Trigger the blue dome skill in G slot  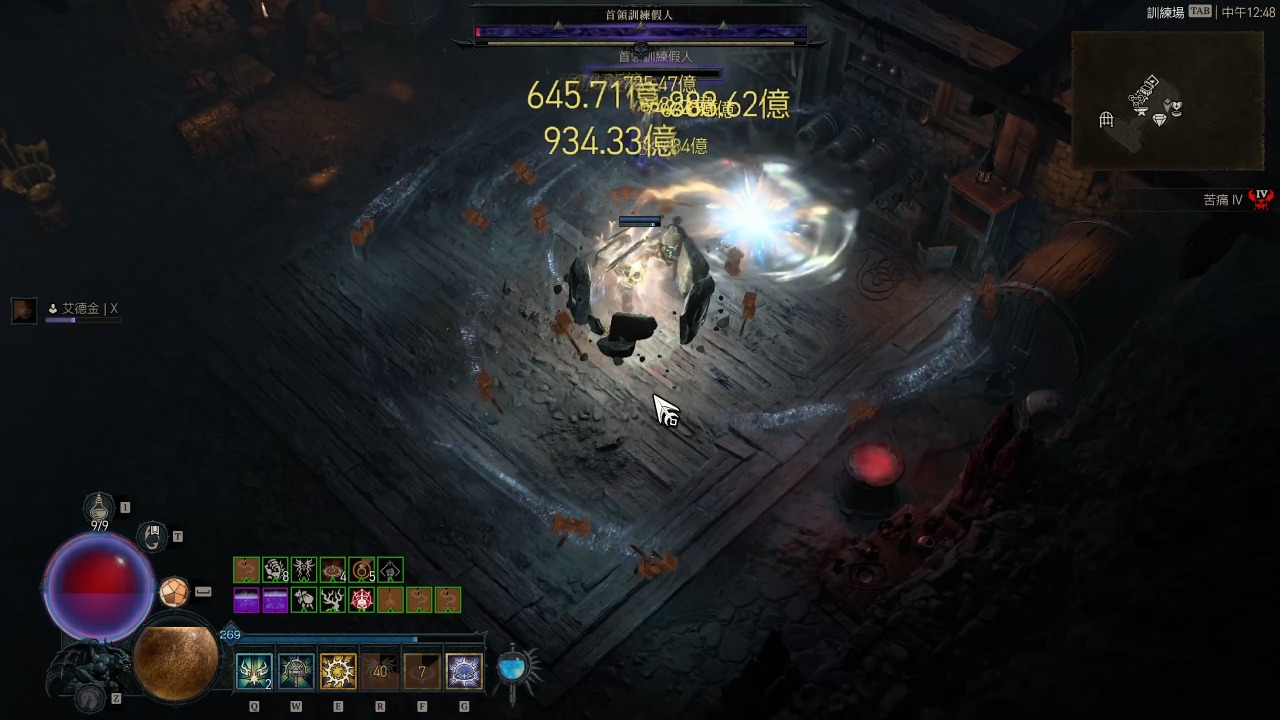[x=464, y=671]
